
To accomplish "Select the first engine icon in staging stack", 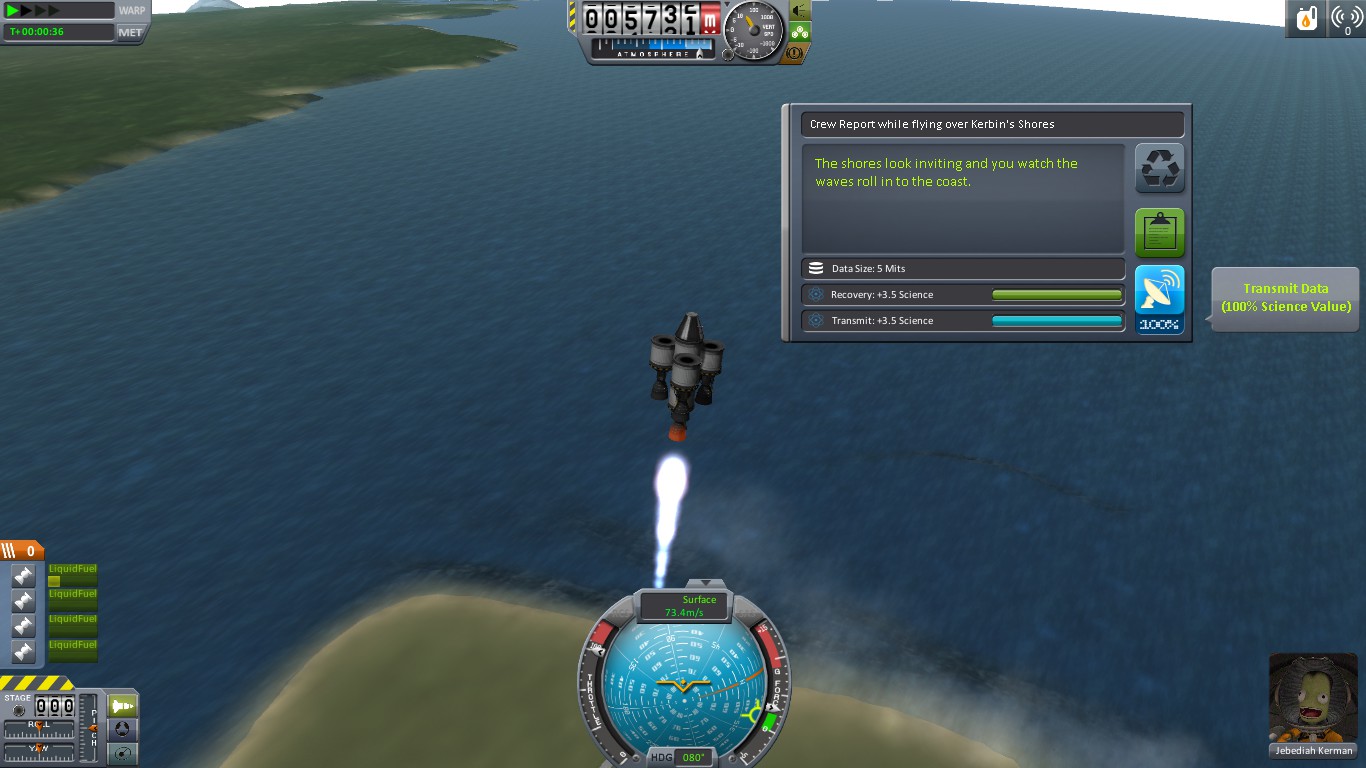I will click(23, 576).
